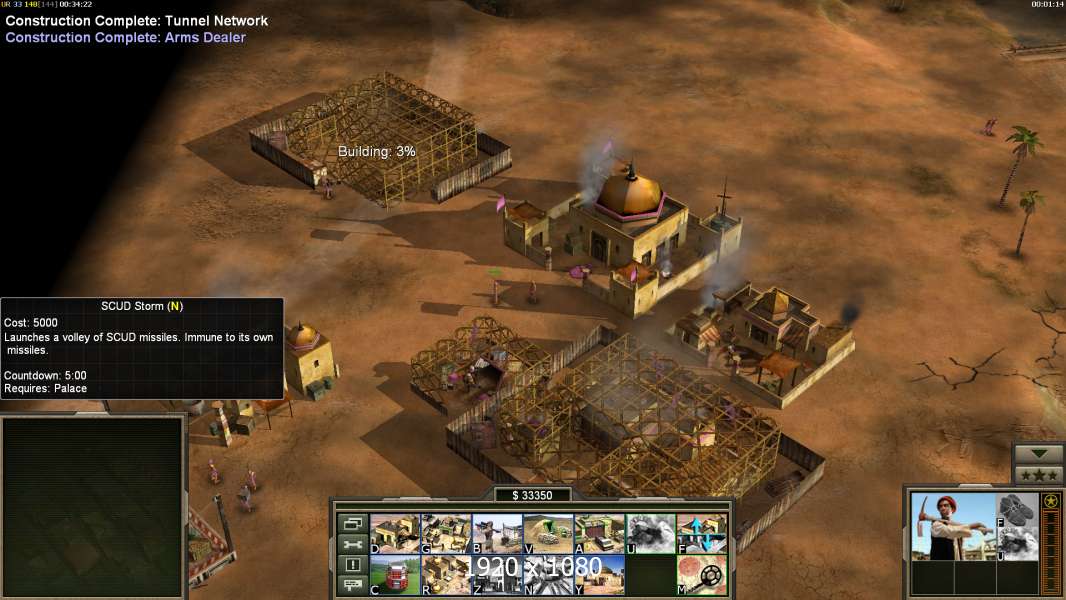Viewport: 1066px width, 600px height.
Task: Pick the build icon marked with hotkey D
Action: tap(394, 533)
